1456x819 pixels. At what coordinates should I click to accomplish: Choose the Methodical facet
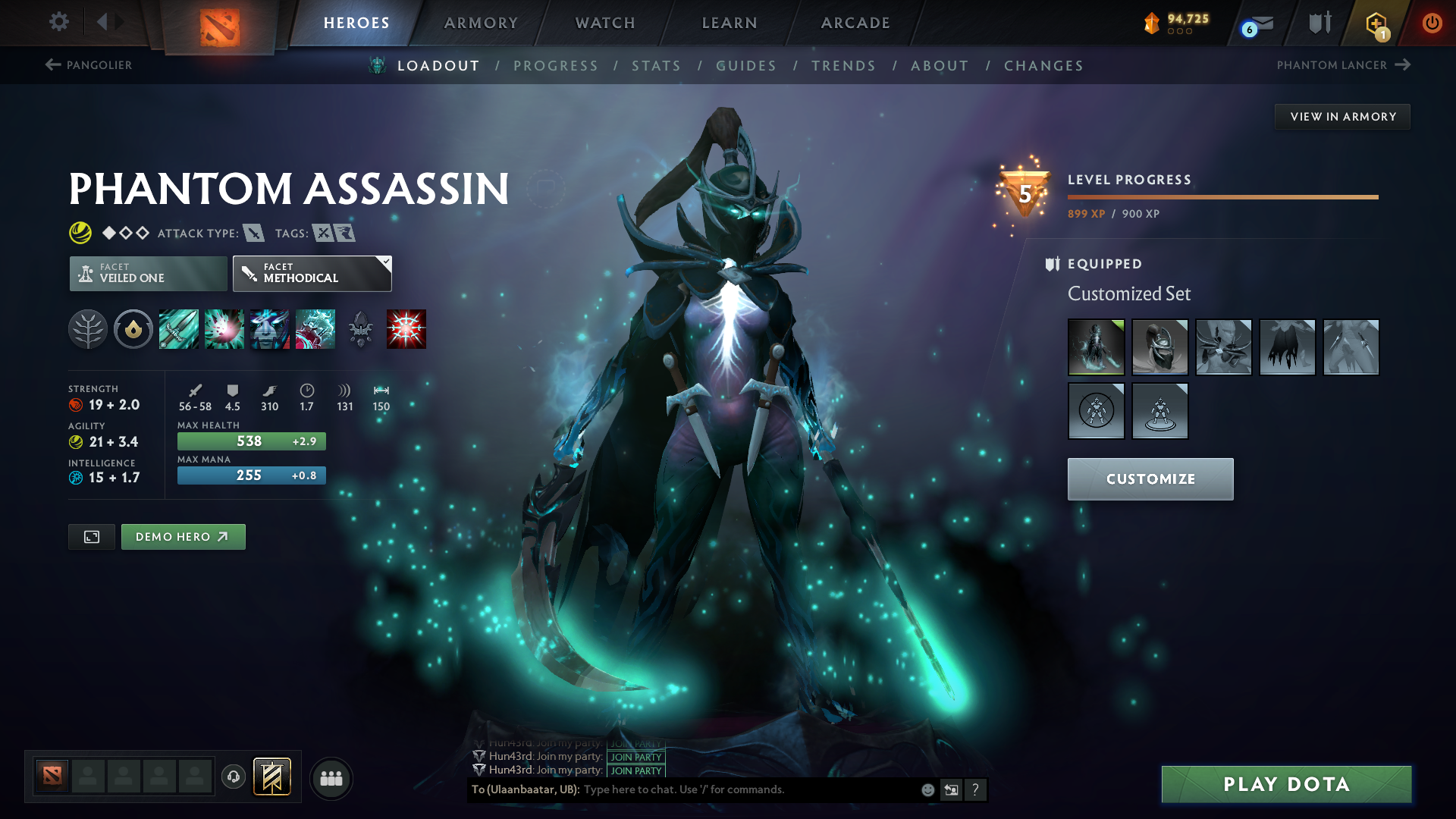point(312,273)
